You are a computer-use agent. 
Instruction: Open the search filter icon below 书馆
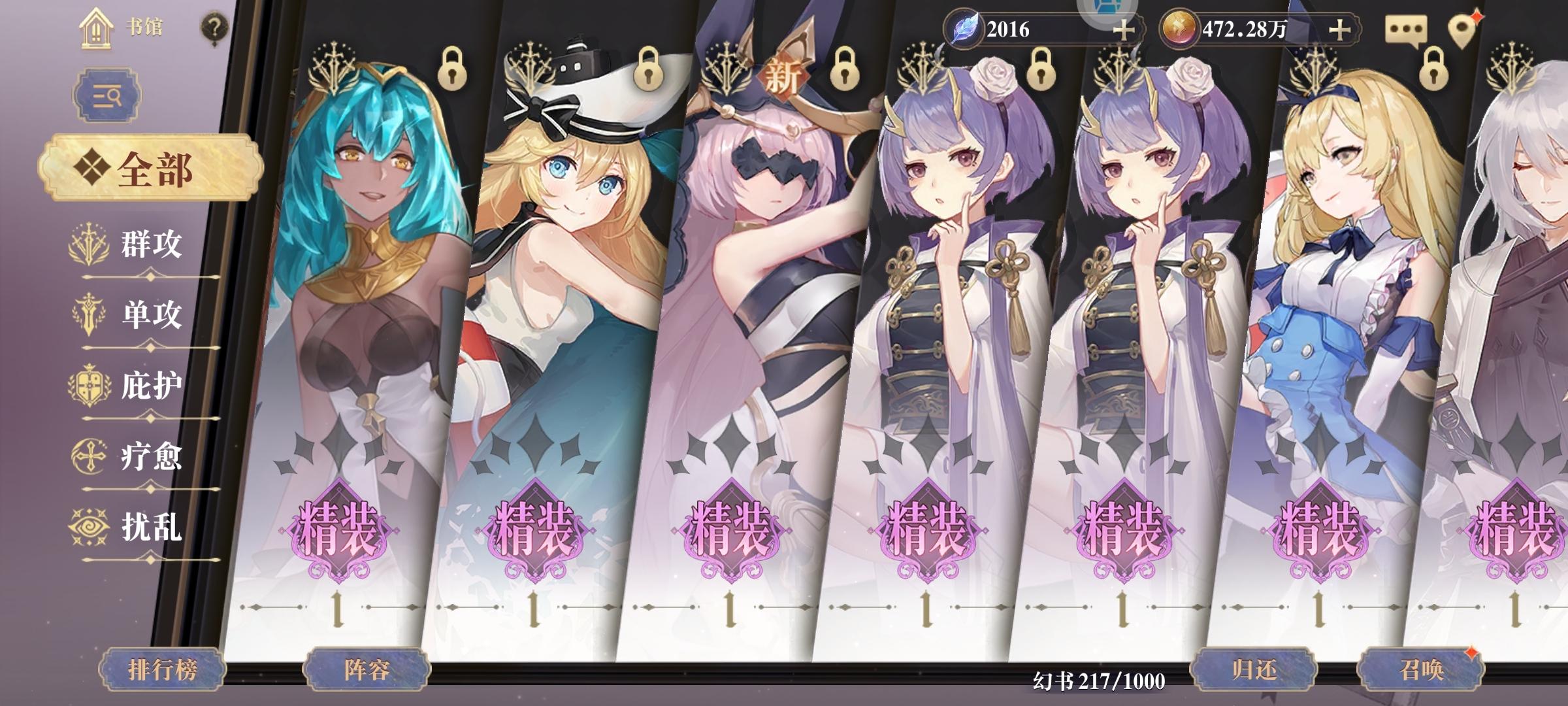tap(108, 93)
